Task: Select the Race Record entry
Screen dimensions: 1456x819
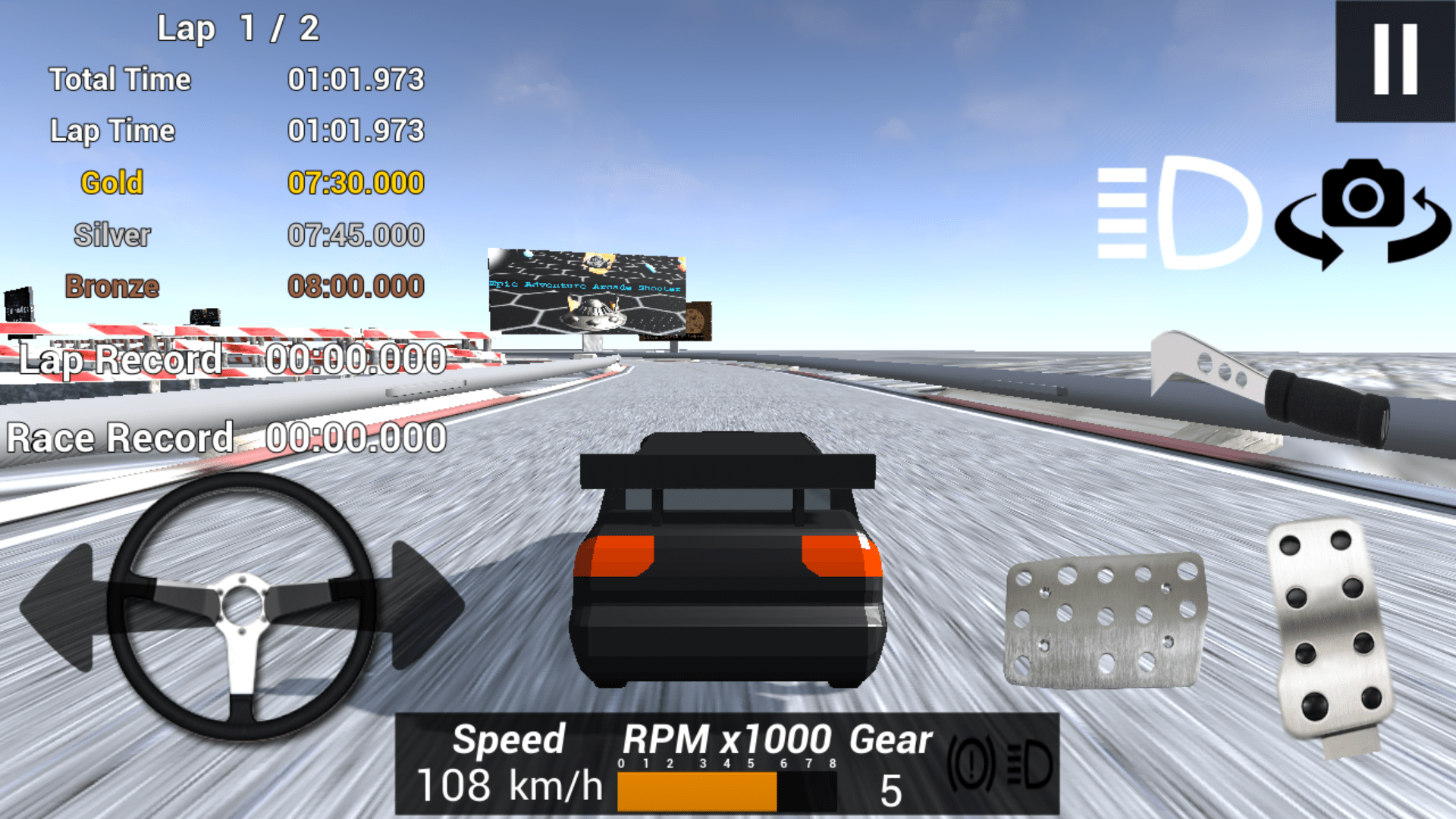Action: (x=227, y=438)
